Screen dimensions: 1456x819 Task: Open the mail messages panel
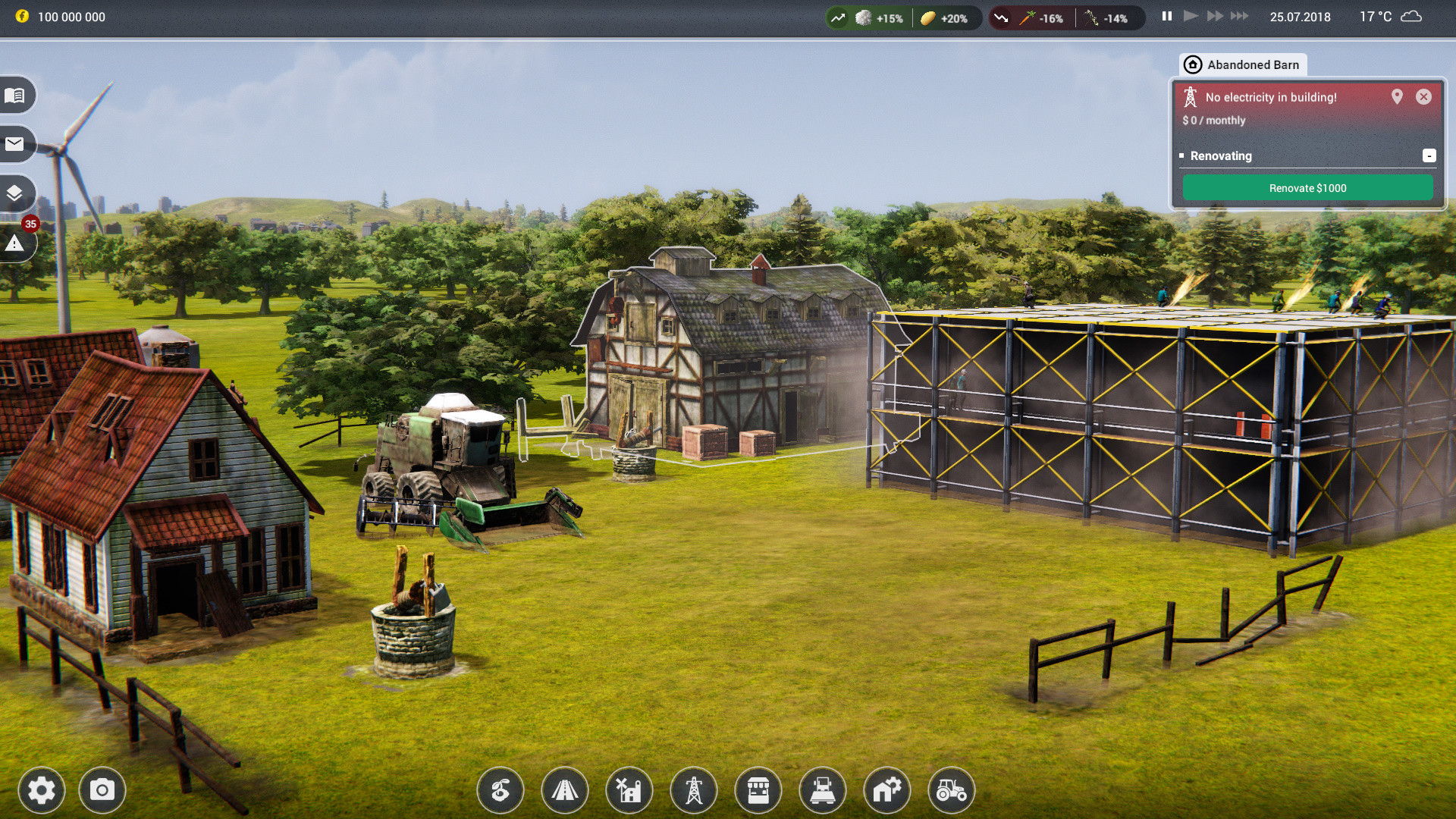[x=17, y=144]
